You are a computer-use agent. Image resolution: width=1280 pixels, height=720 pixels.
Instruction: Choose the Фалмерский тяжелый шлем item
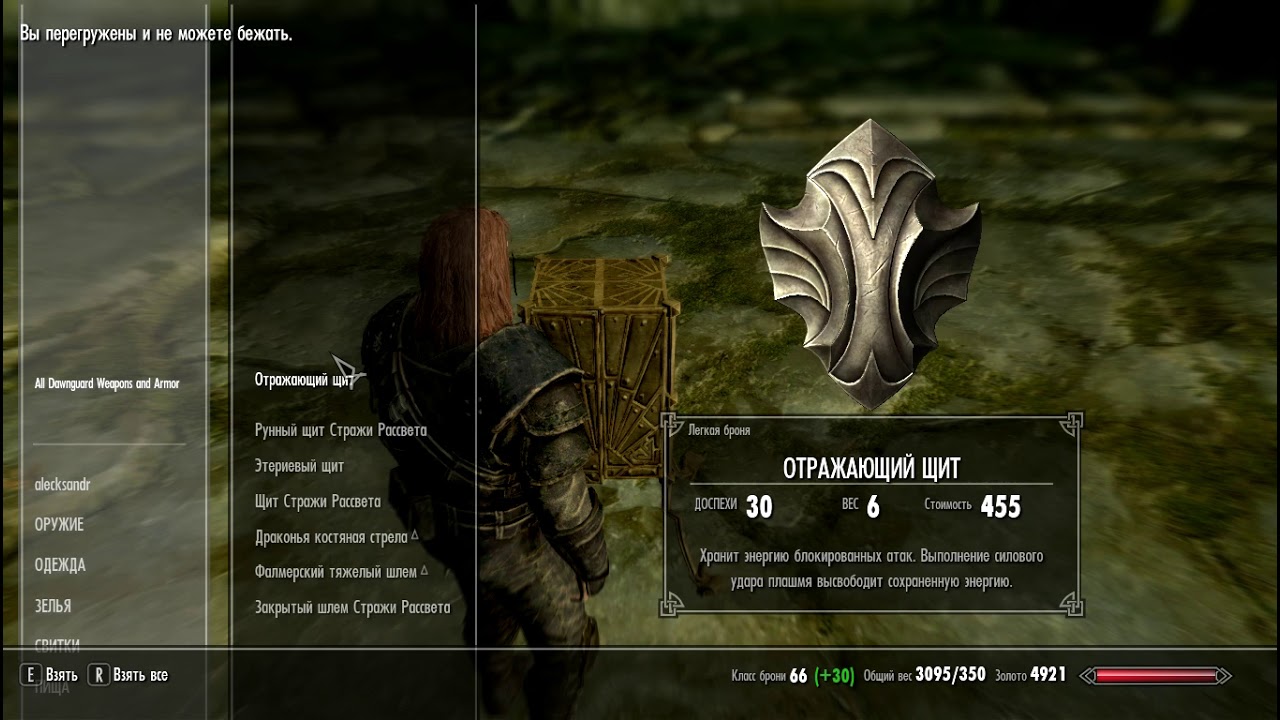pyautogui.click(x=336, y=572)
